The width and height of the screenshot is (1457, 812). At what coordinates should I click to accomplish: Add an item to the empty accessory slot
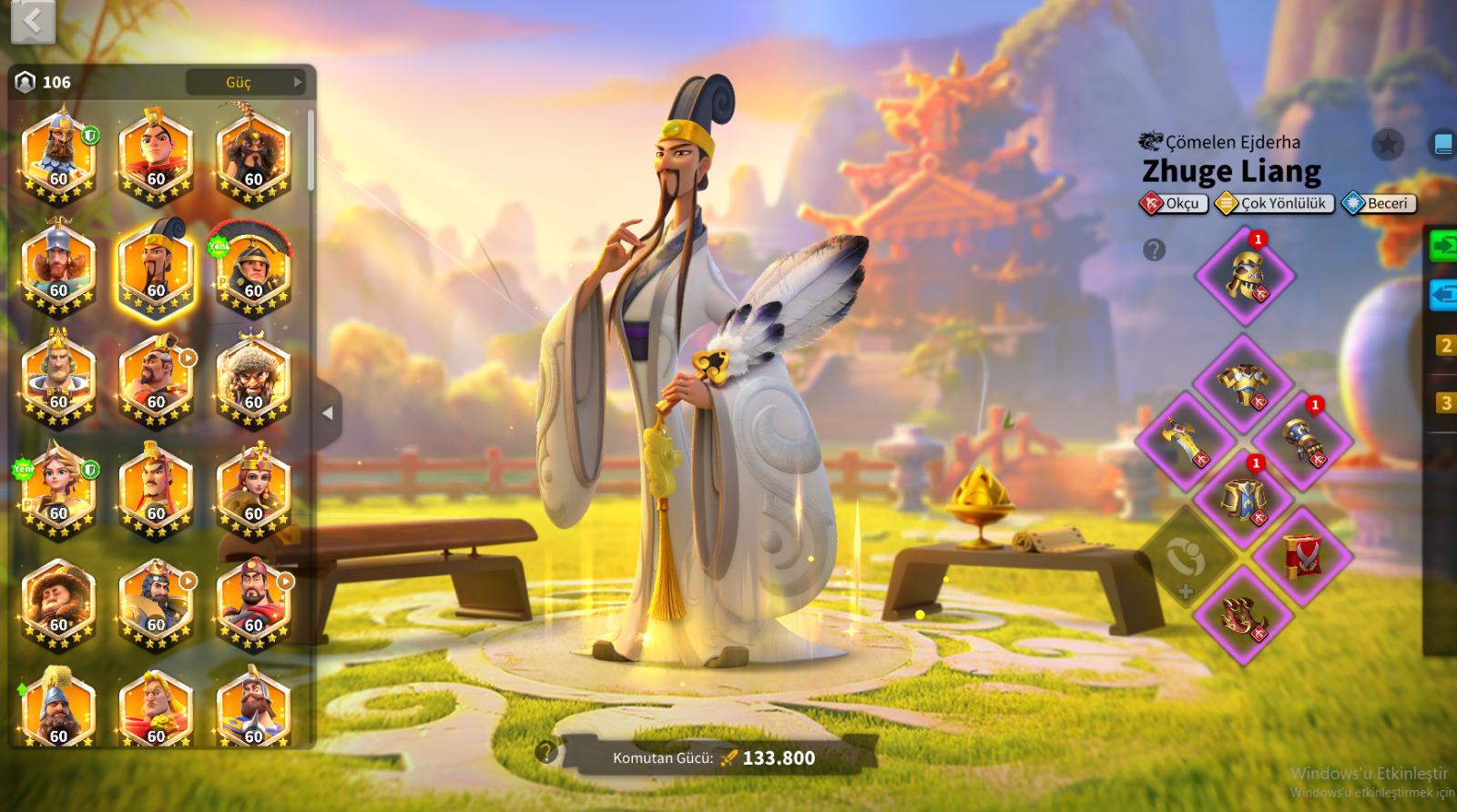click(x=1185, y=557)
